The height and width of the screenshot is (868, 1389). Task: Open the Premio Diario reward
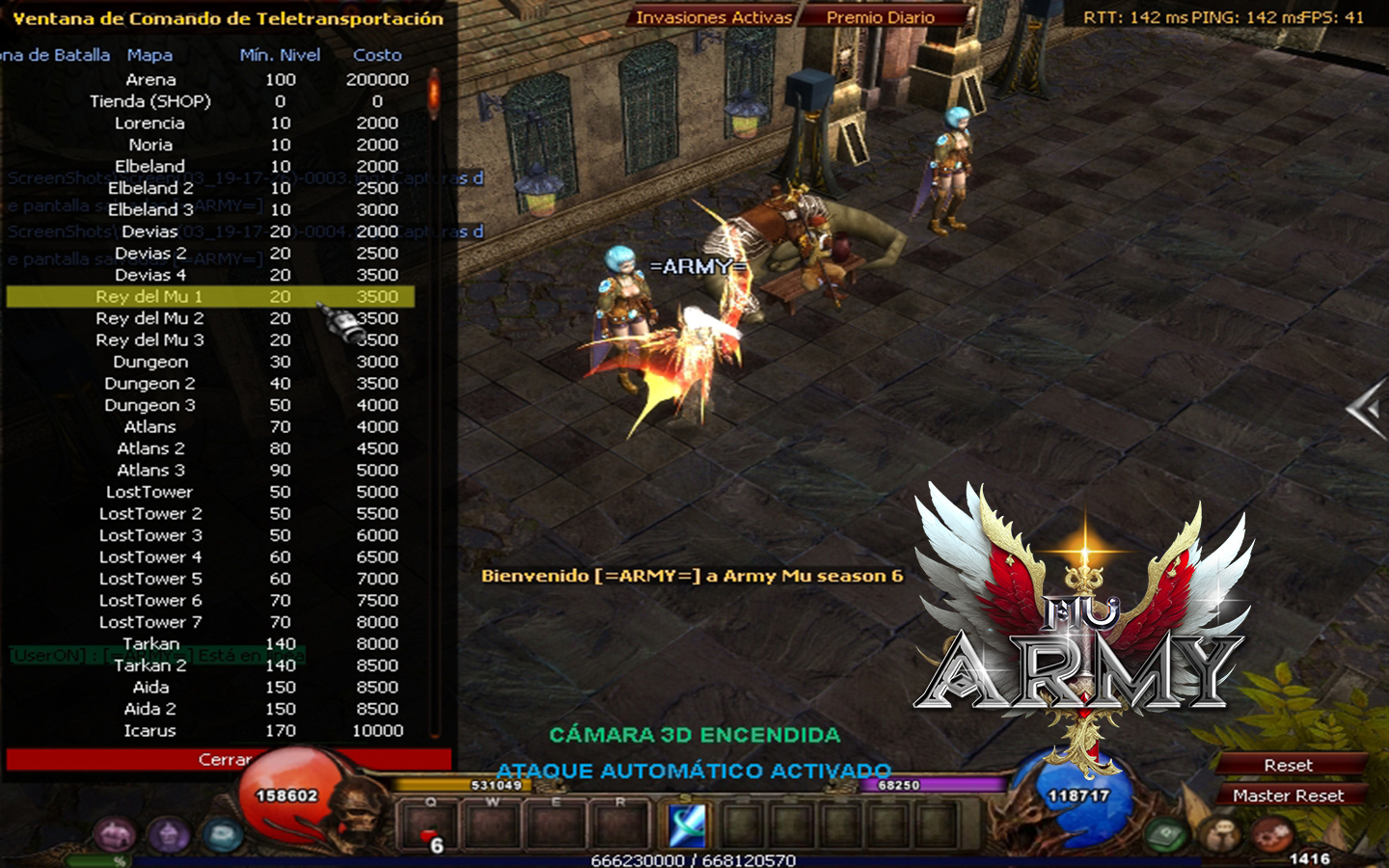pos(880,17)
